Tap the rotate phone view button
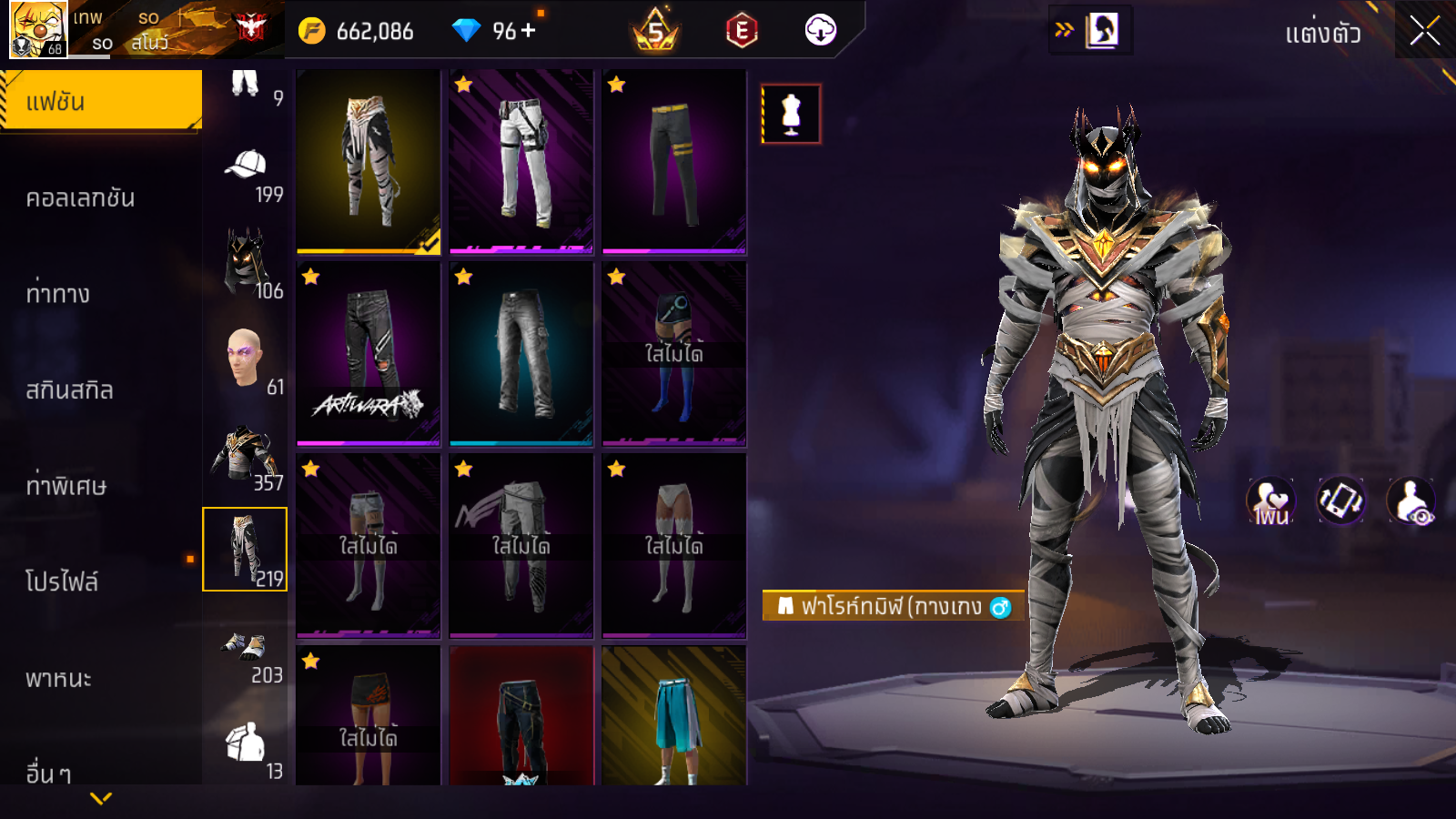Image resolution: width=1456 pixels, height=819 pixels. click(x=1340, y=500)
